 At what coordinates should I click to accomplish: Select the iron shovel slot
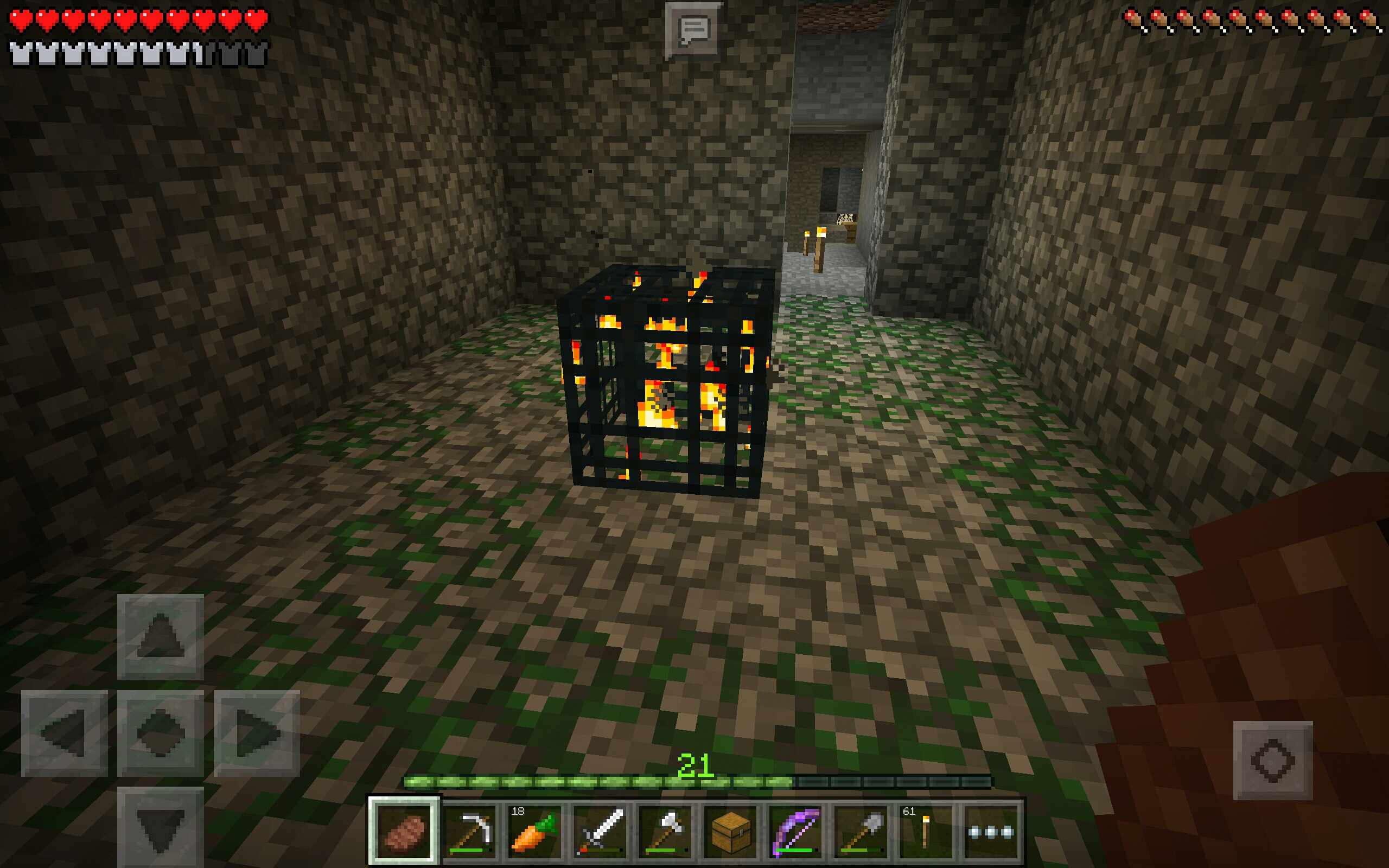(x=861, y=830)
